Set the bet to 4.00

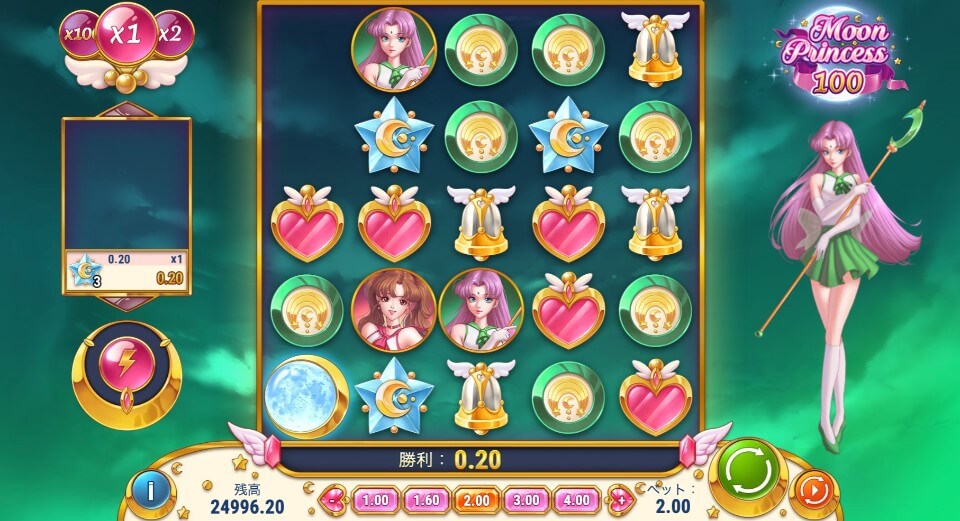(576, 499)
